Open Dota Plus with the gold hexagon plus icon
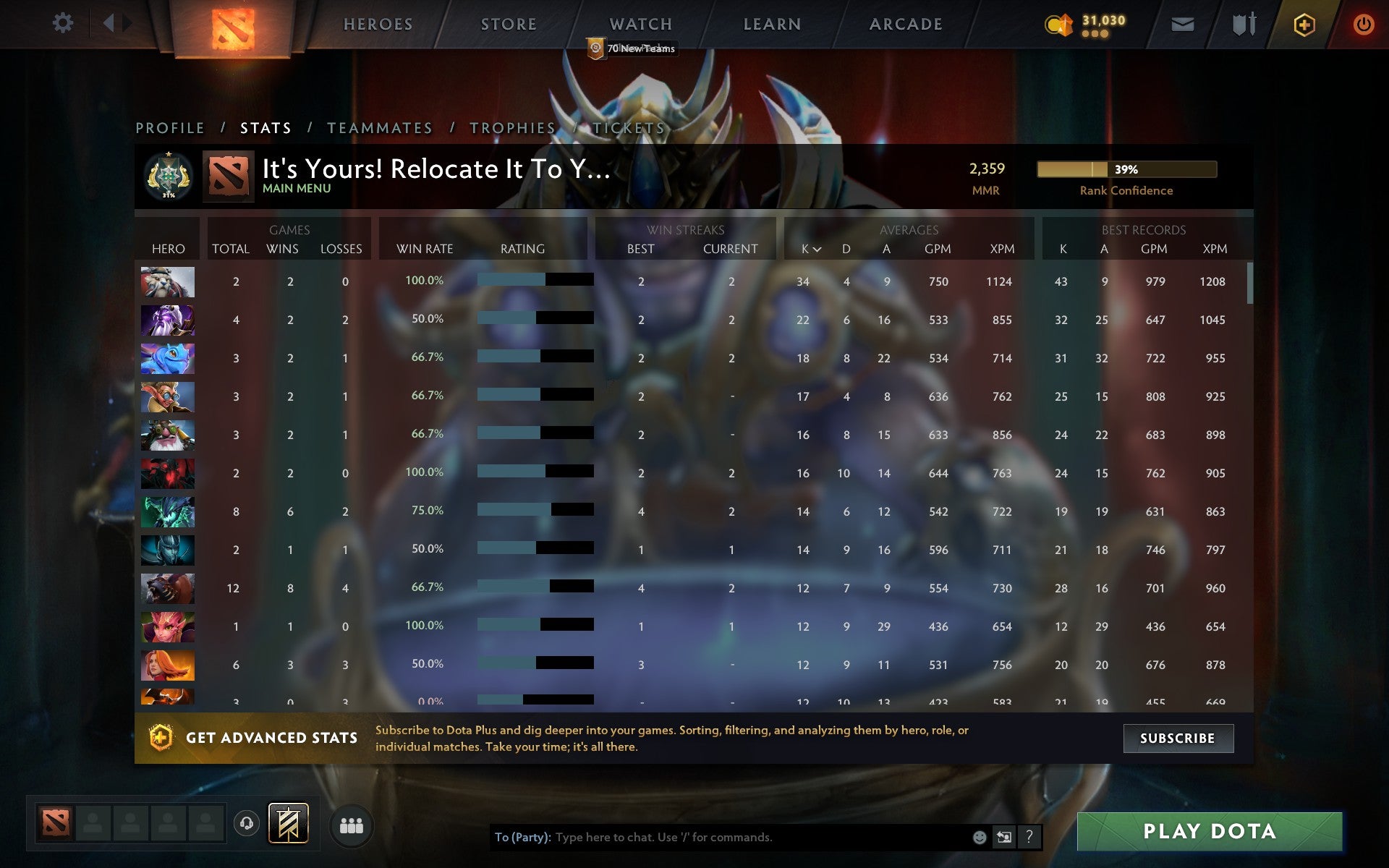Screen dimensions: 1389x868 [1303, 23]
